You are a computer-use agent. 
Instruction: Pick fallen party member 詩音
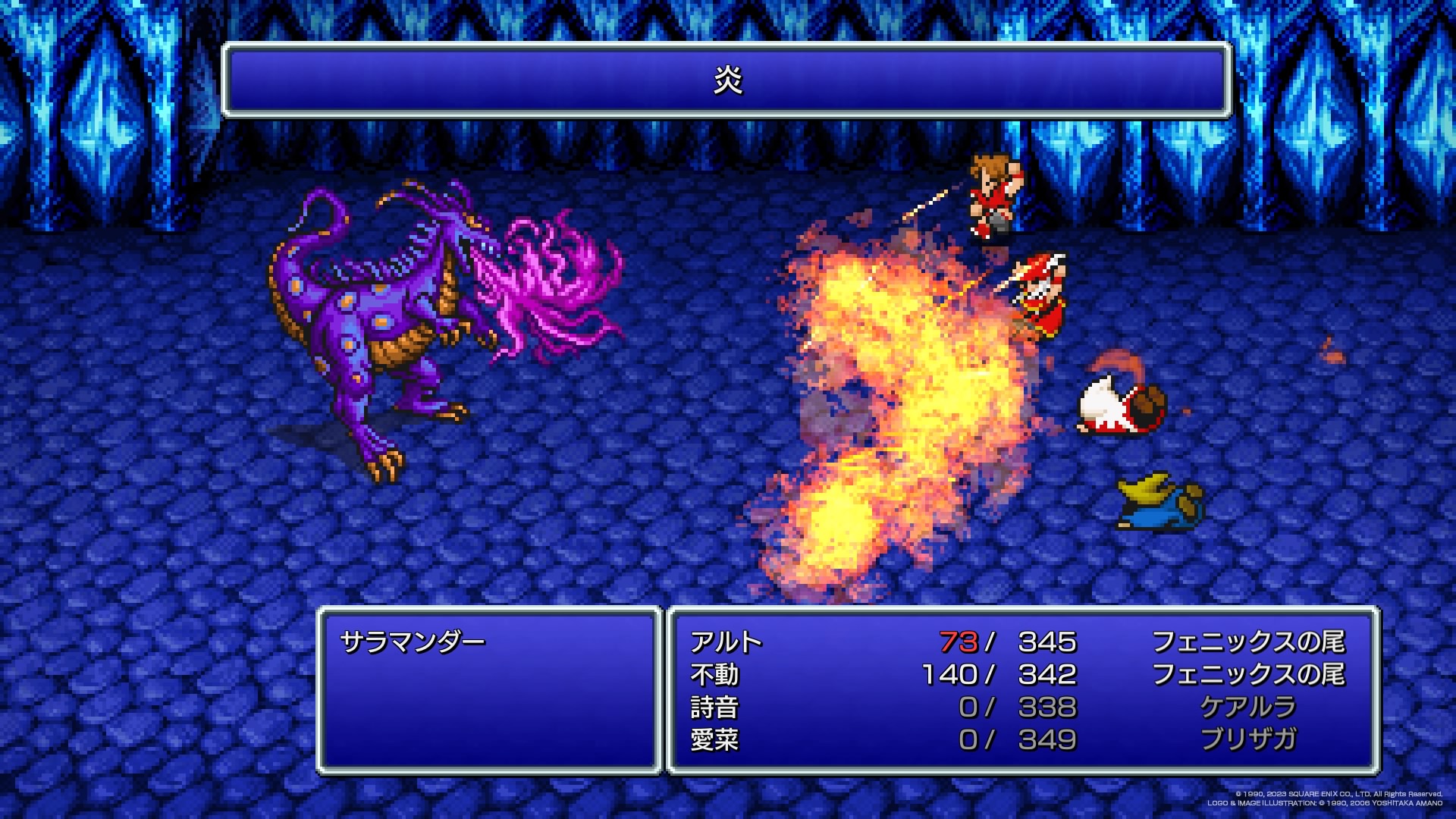[714, 708]
